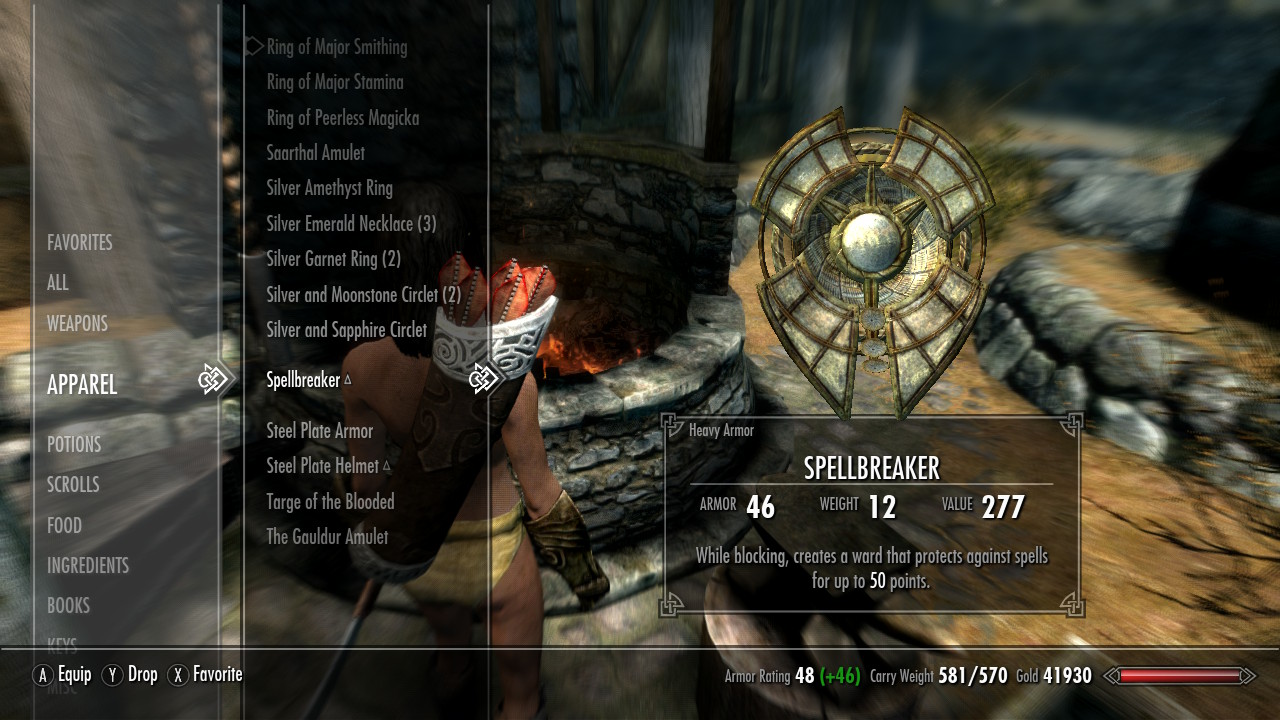Choose the Potions category
This screenshot has height=720, width=1280.
[x=74, y=444]
